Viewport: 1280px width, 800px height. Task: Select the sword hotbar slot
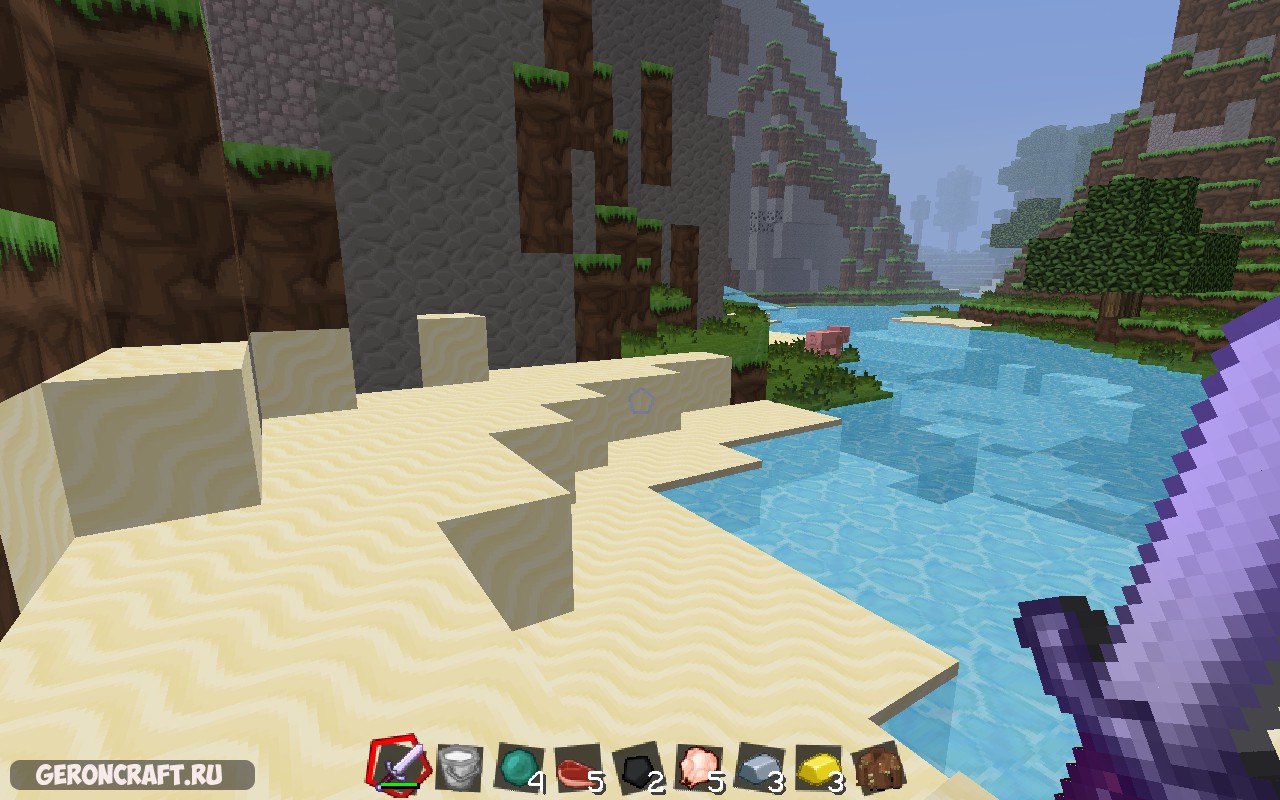[x=400, y=768]
